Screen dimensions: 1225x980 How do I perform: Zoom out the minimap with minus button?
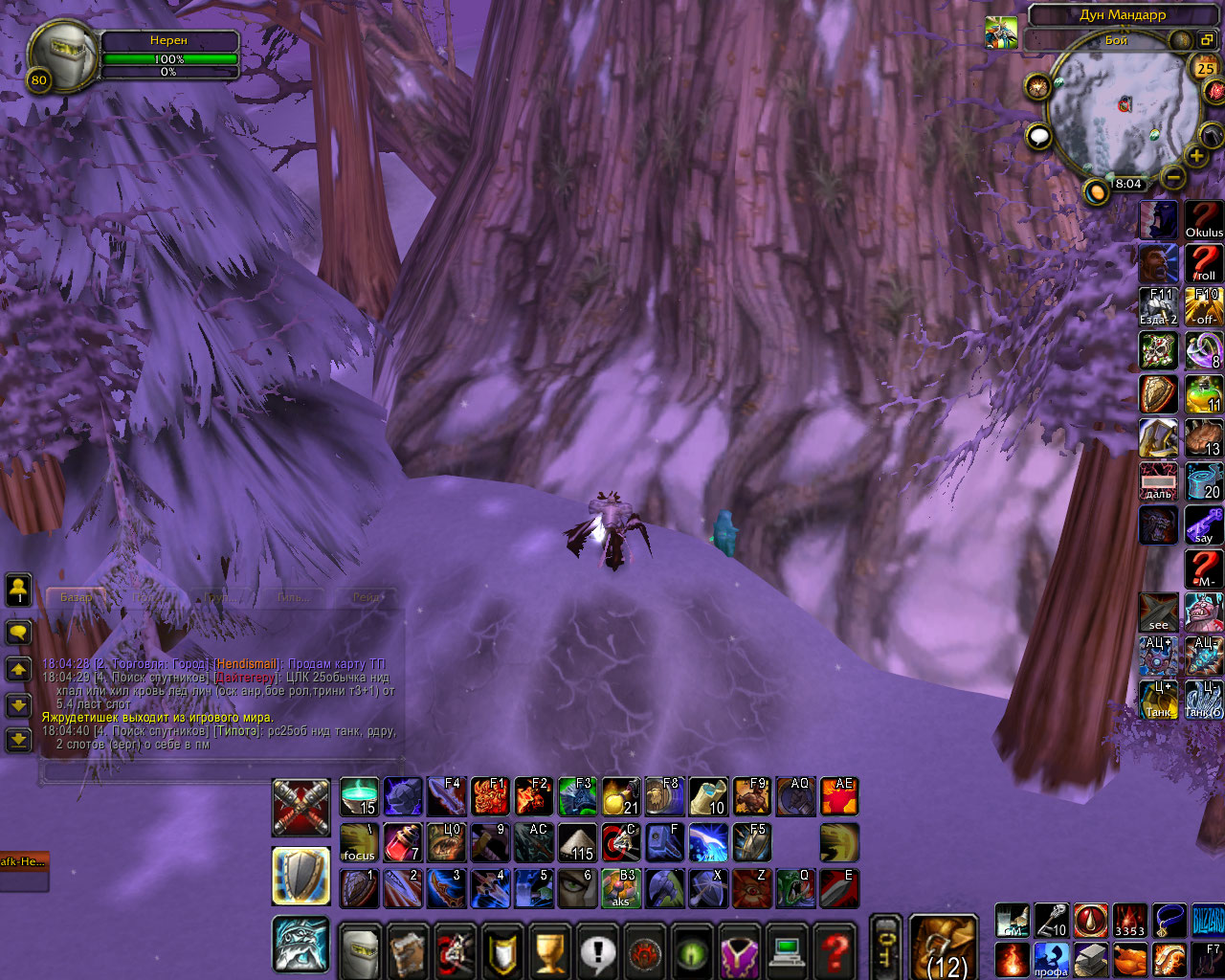coord(1173,177)
